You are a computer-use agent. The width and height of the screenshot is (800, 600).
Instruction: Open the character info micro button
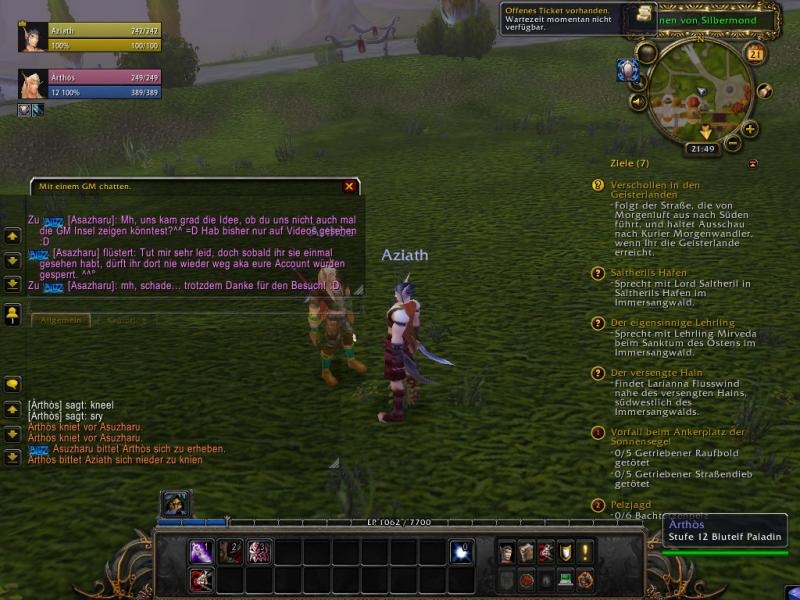click(x=507, y=552)
